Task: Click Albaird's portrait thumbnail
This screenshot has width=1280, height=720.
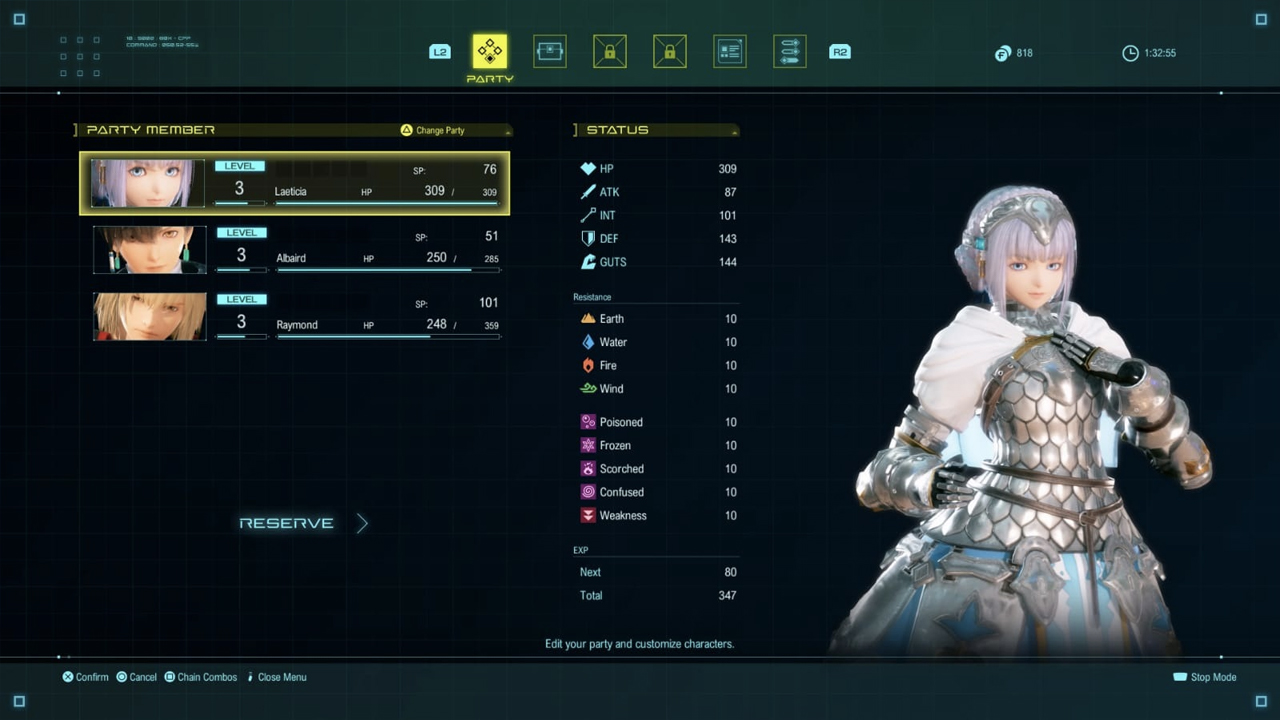Action: (x=150, y=250)
